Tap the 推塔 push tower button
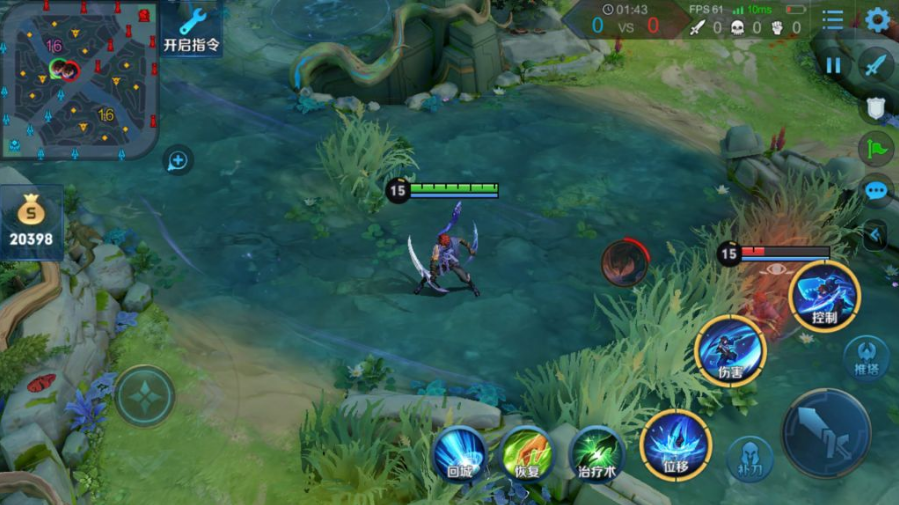The image size is (899, 505). coord(866,358)
